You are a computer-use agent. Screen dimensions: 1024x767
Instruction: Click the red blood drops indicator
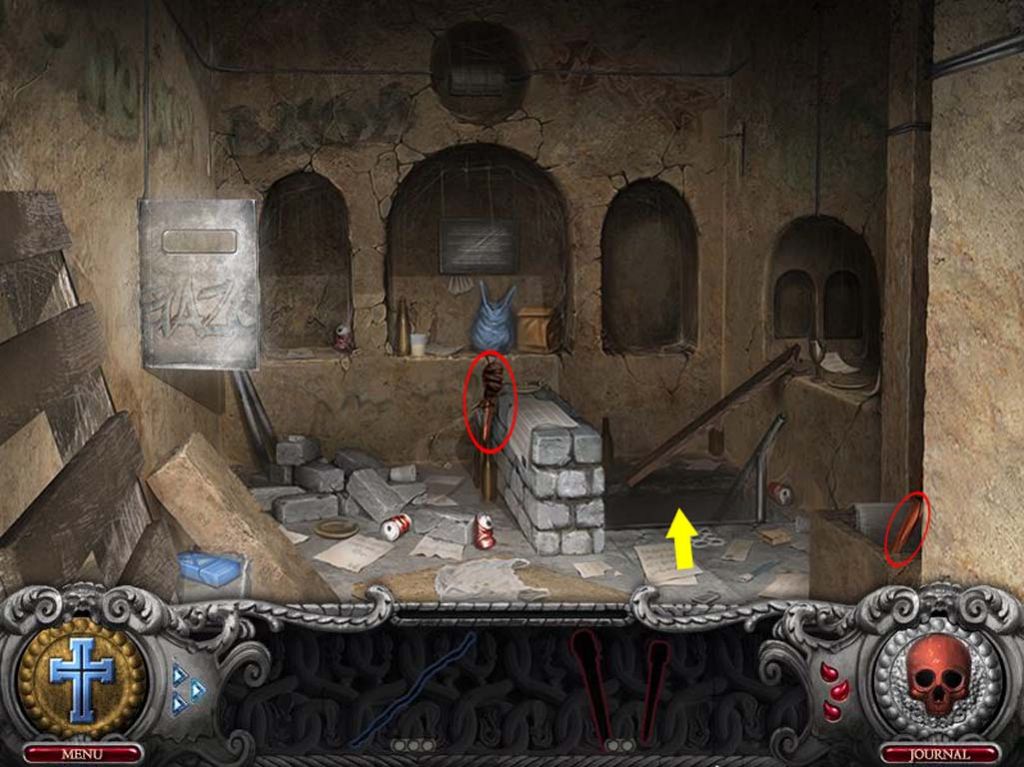coord(834,690)
